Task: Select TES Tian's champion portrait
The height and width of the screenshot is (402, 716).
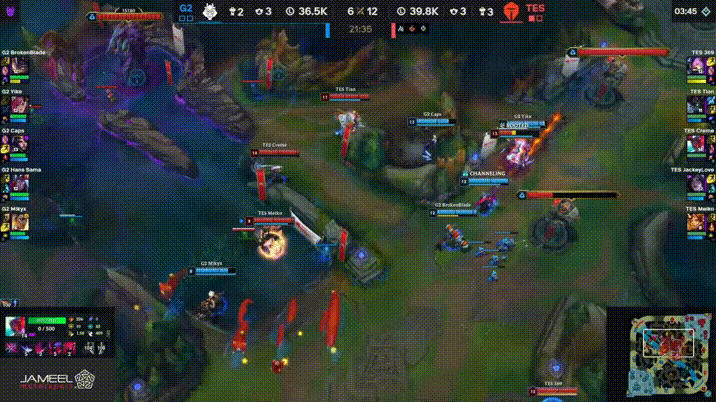Action: (695, 105)
